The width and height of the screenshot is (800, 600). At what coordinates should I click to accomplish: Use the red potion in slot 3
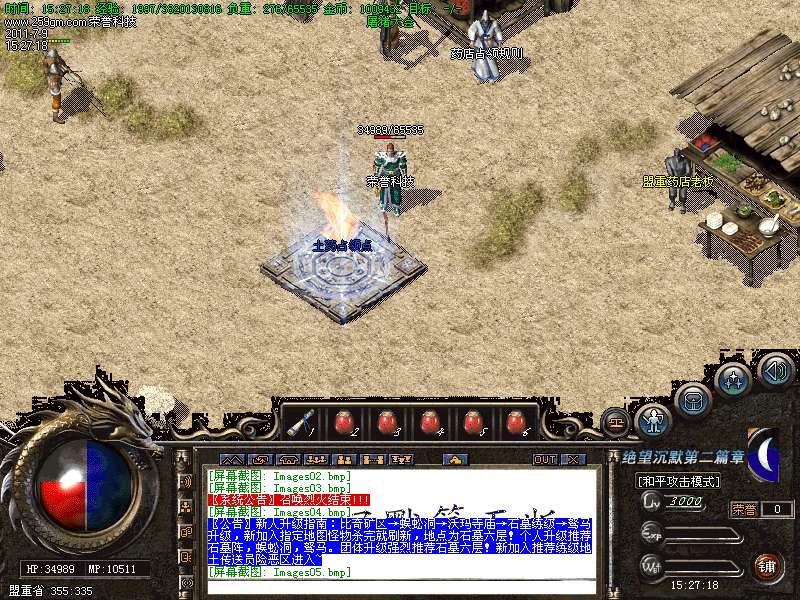point(385,423)
